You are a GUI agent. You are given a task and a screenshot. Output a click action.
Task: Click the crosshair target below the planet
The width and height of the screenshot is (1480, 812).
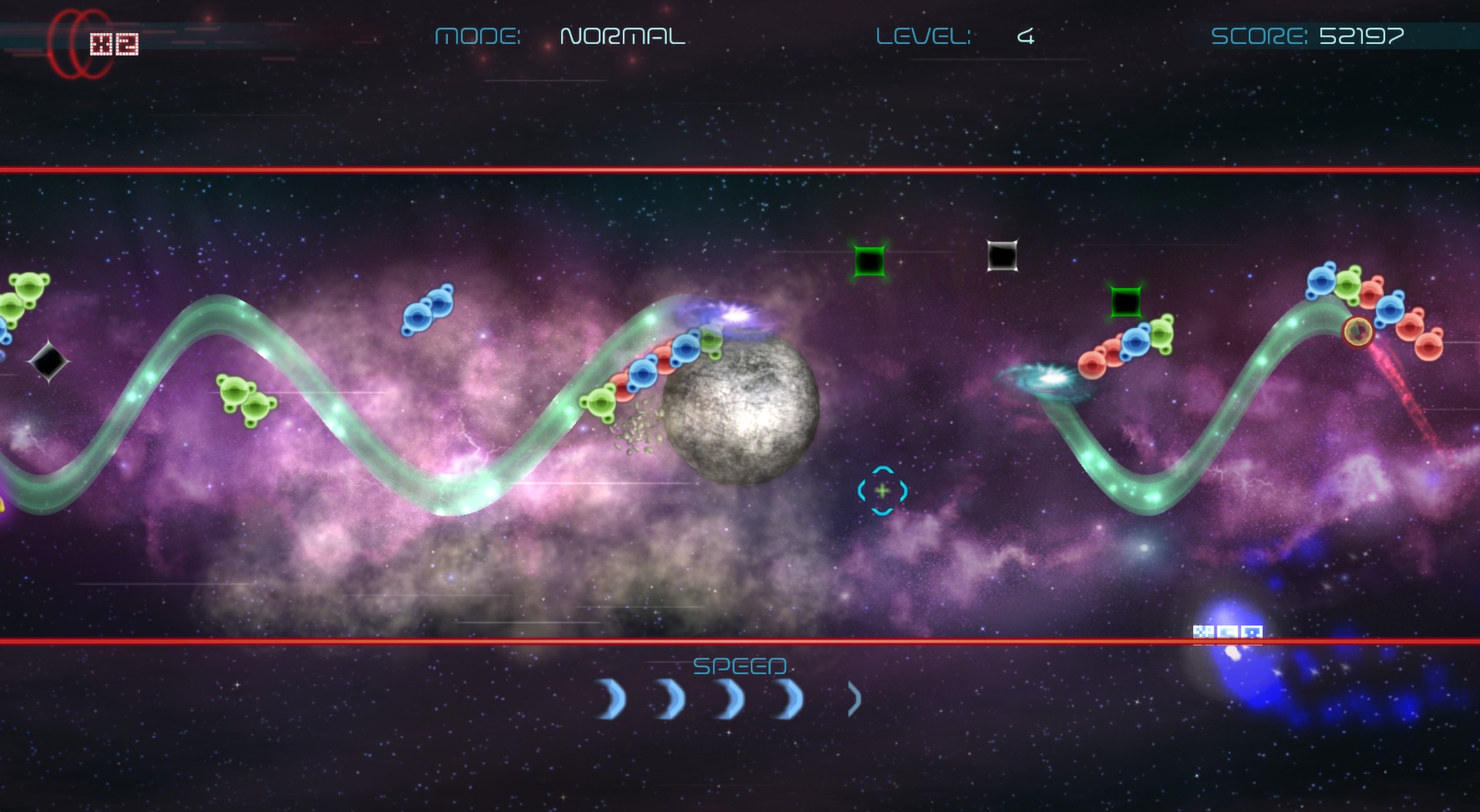click(x=881, y=488)
